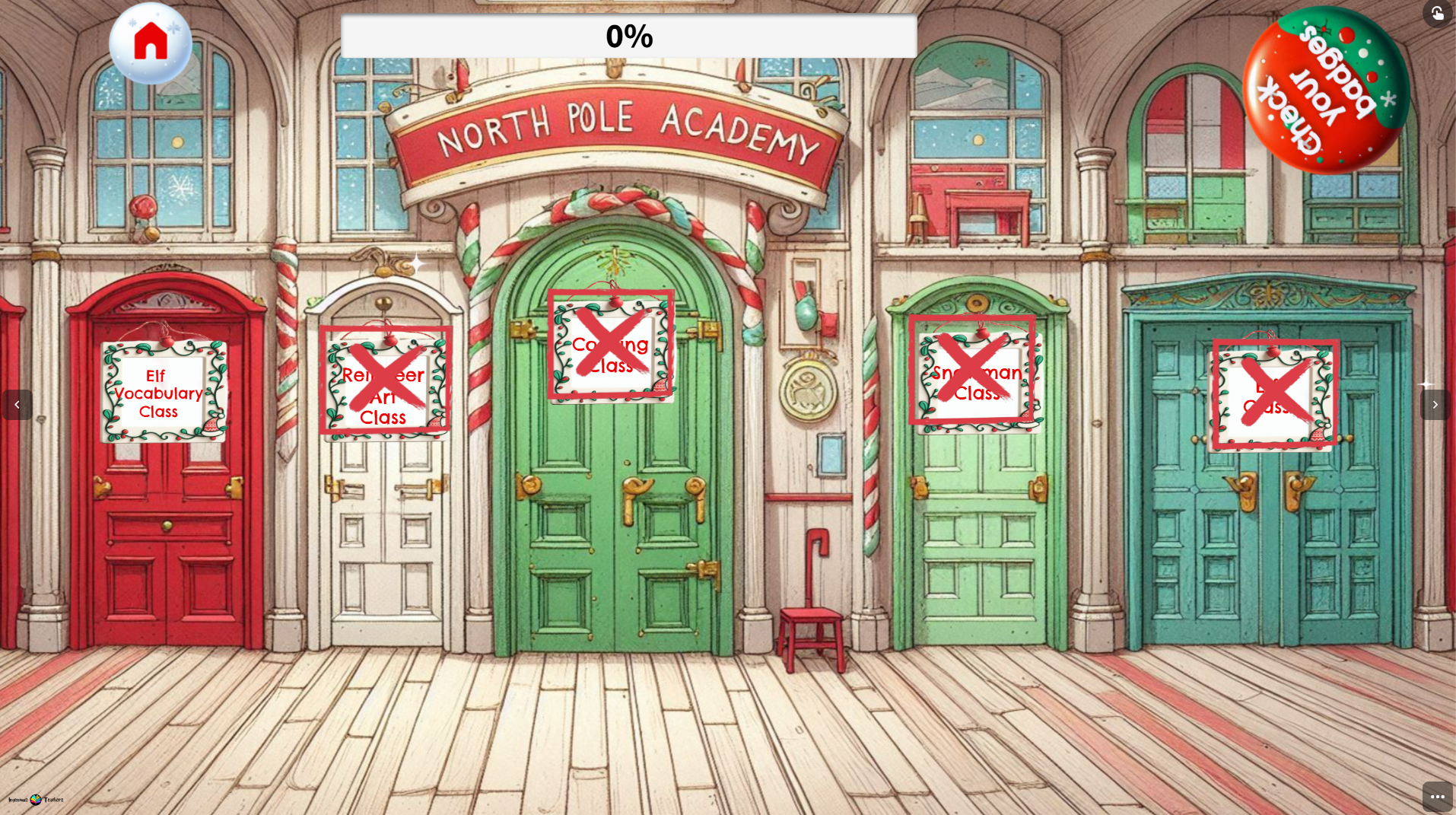Select the crossed-out sign on the teal door
Screen dimensions: 1456x815
(1276, 393)
